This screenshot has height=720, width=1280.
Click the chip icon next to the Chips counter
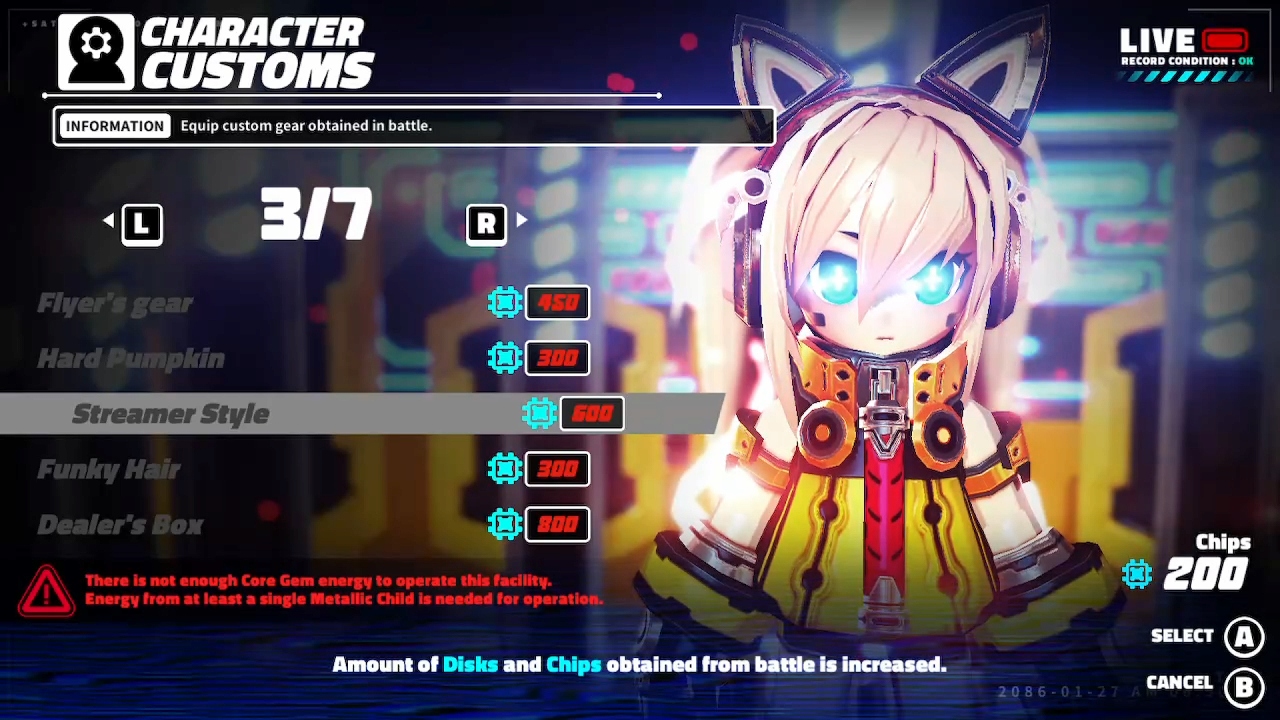coord(1137,573)
